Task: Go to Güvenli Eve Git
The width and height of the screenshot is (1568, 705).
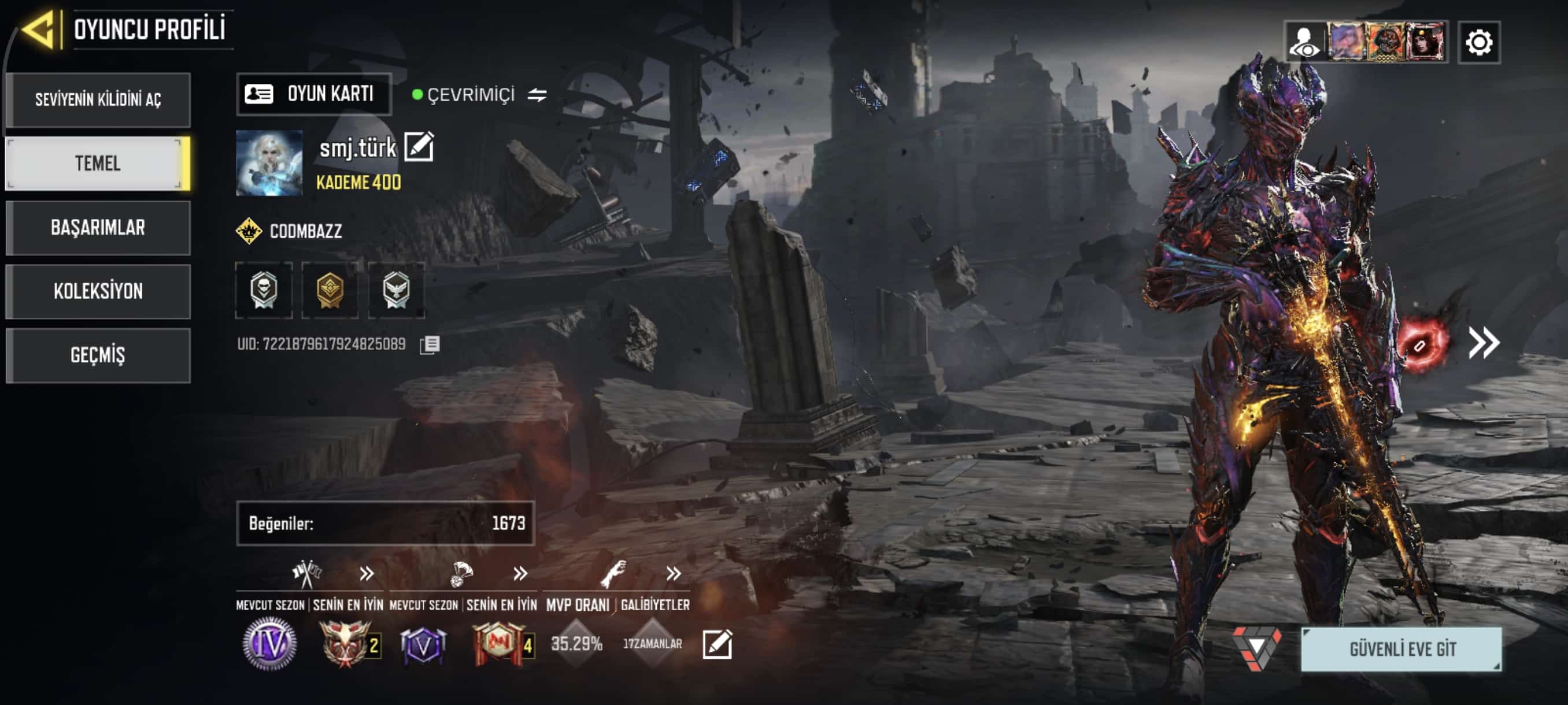Action: 1401,649
